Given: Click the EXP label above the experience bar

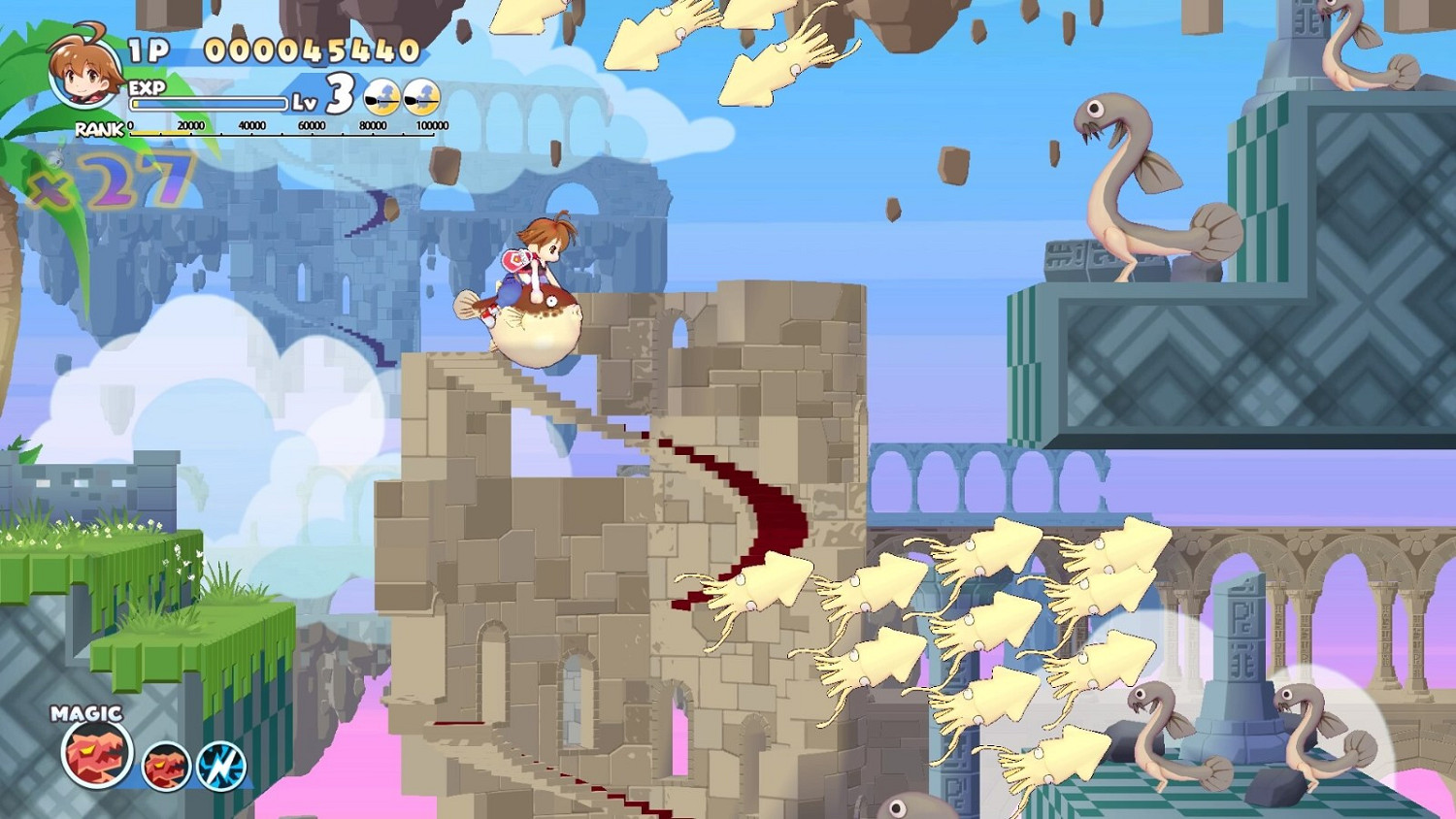Looking at the screenshot, I should tap(146, 86).
